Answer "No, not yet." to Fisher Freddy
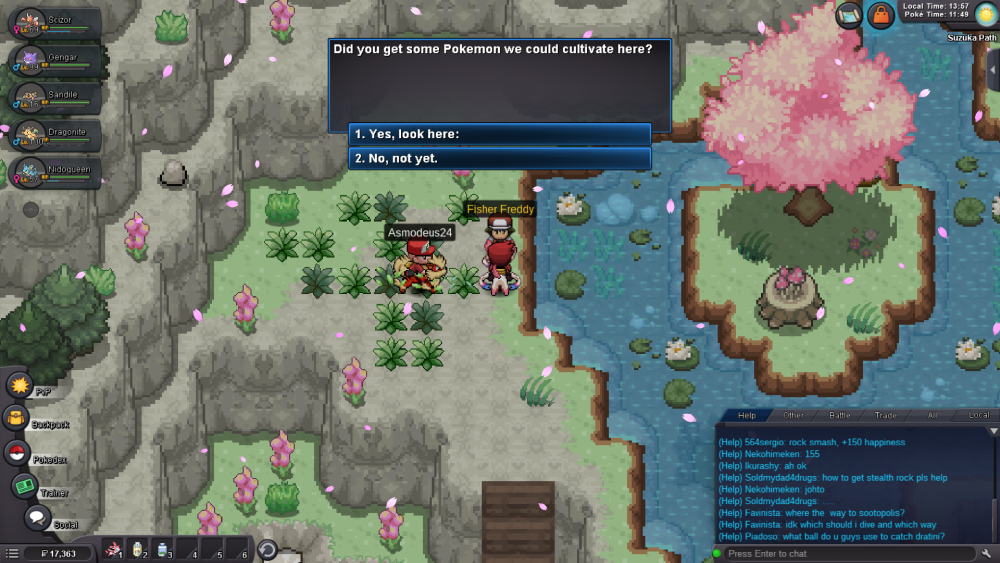 point(500,158)
